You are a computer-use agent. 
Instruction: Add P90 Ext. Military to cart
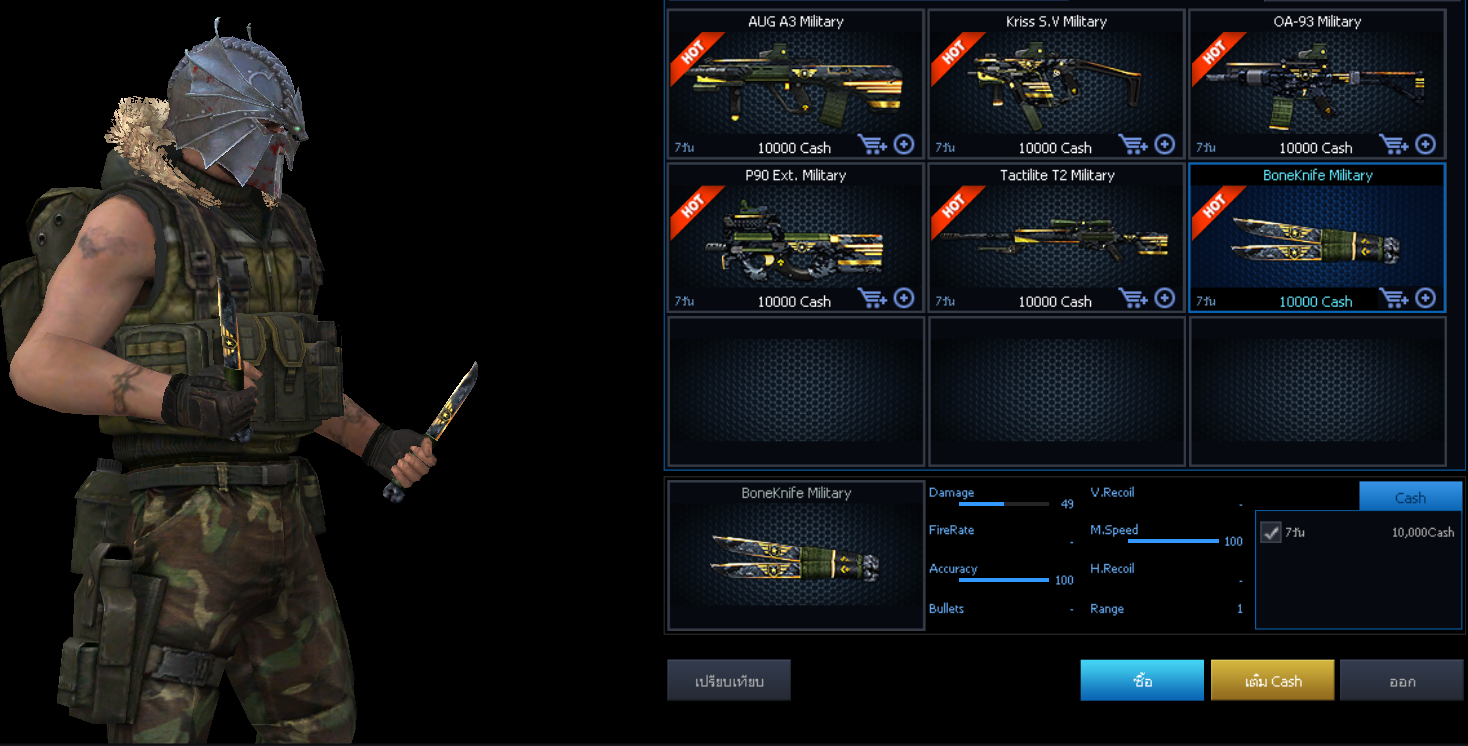(x=873, y=298)
